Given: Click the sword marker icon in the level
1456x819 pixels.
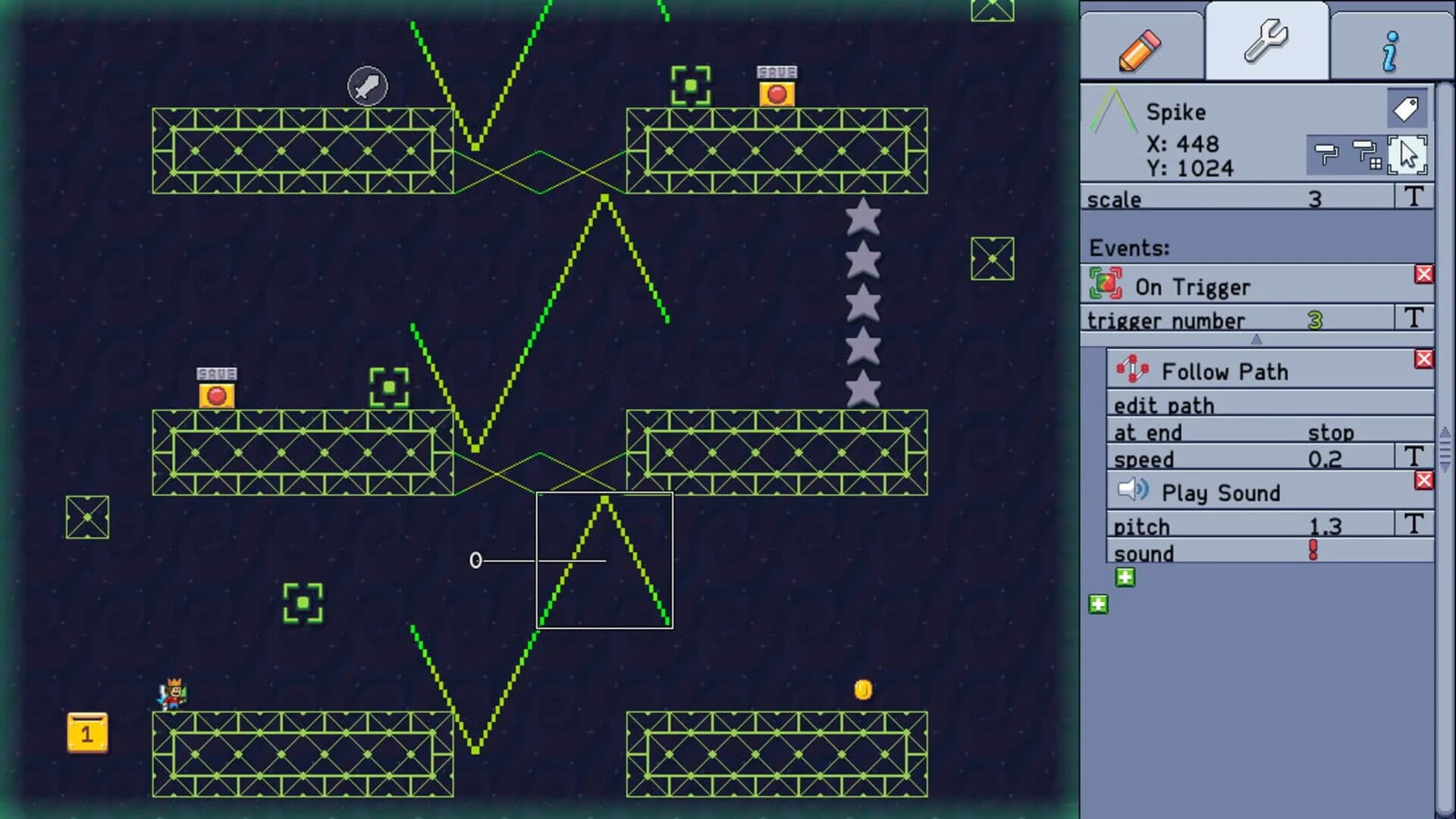Looking at the screenshot, I should click(x=367, y=86).
